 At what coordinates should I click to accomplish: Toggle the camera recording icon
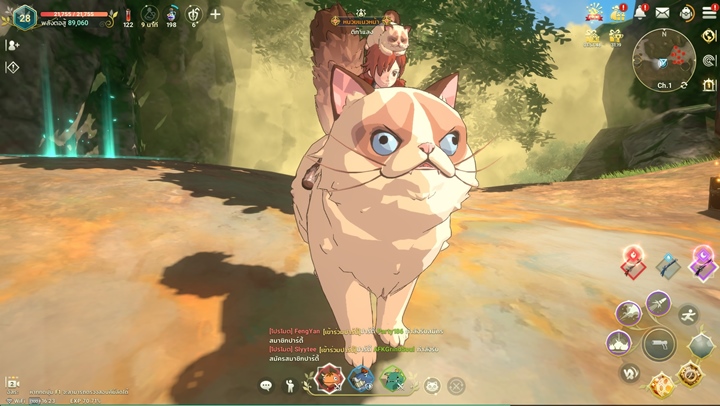click(x=12, y=383)
